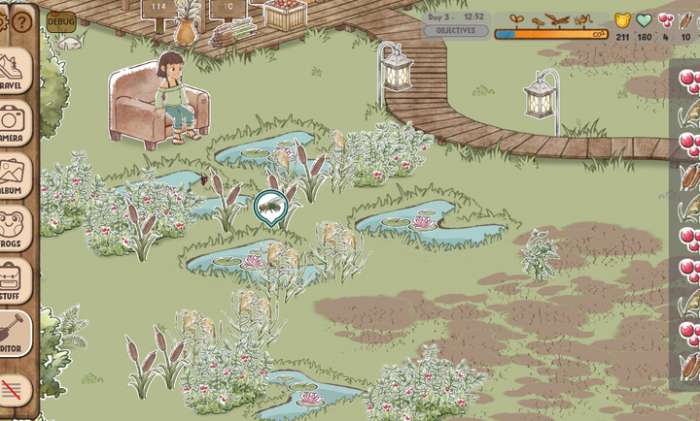Open settings with the gear icon
The width and height of the screenshot is (700, 421).
click(3, 21)
